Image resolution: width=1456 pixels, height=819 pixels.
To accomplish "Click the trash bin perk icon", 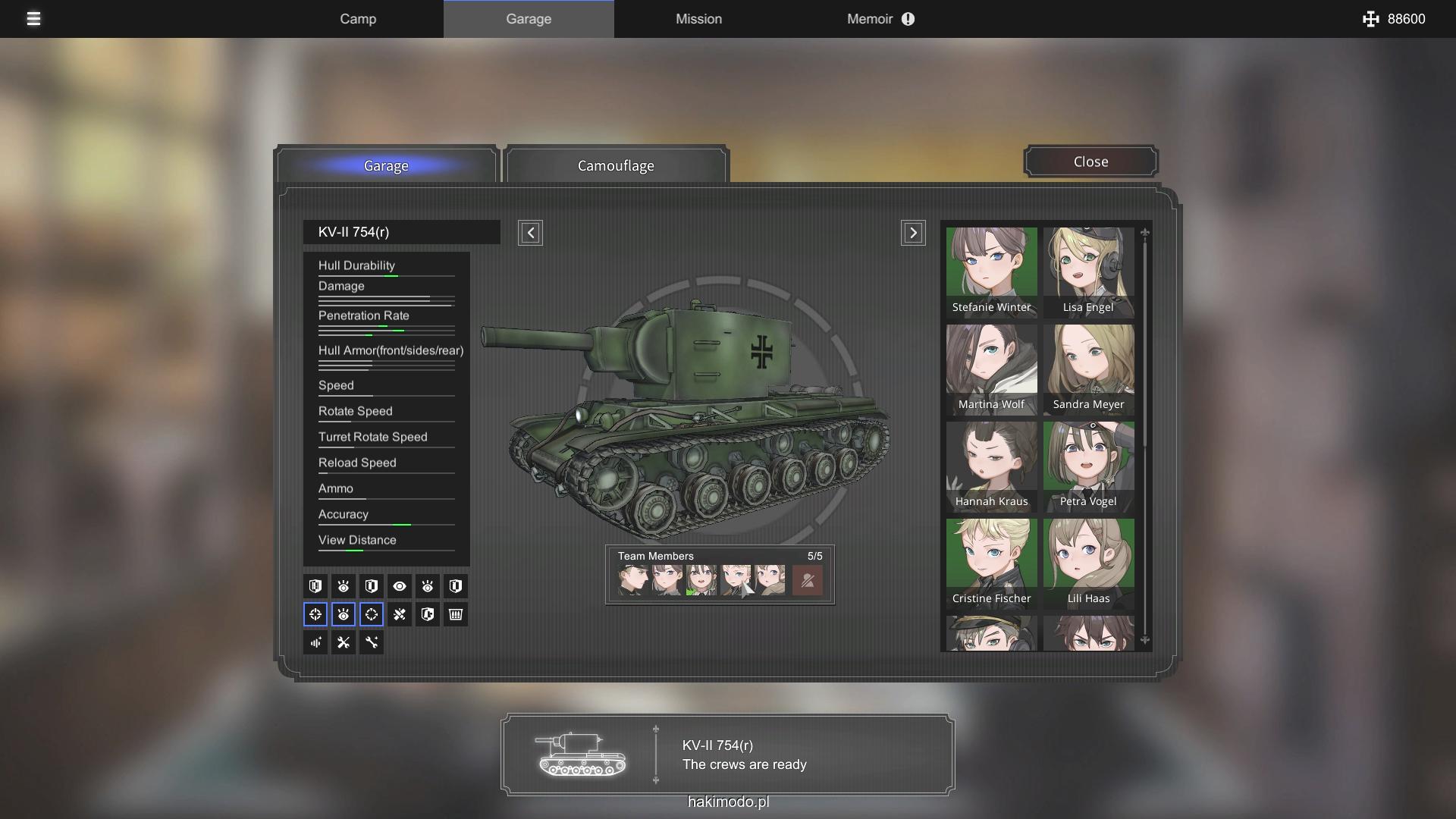I will click(456, 614).
